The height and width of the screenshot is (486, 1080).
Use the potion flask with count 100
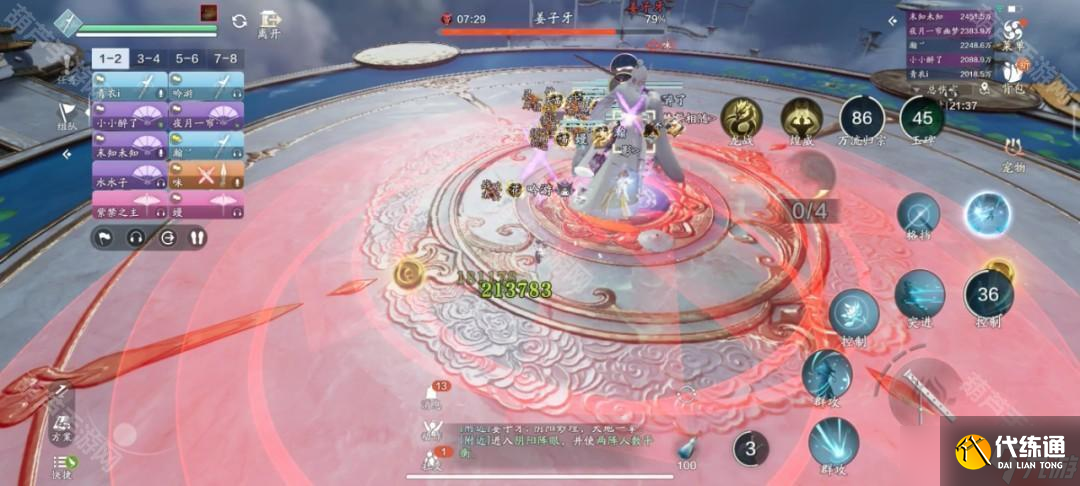[686, 450]
